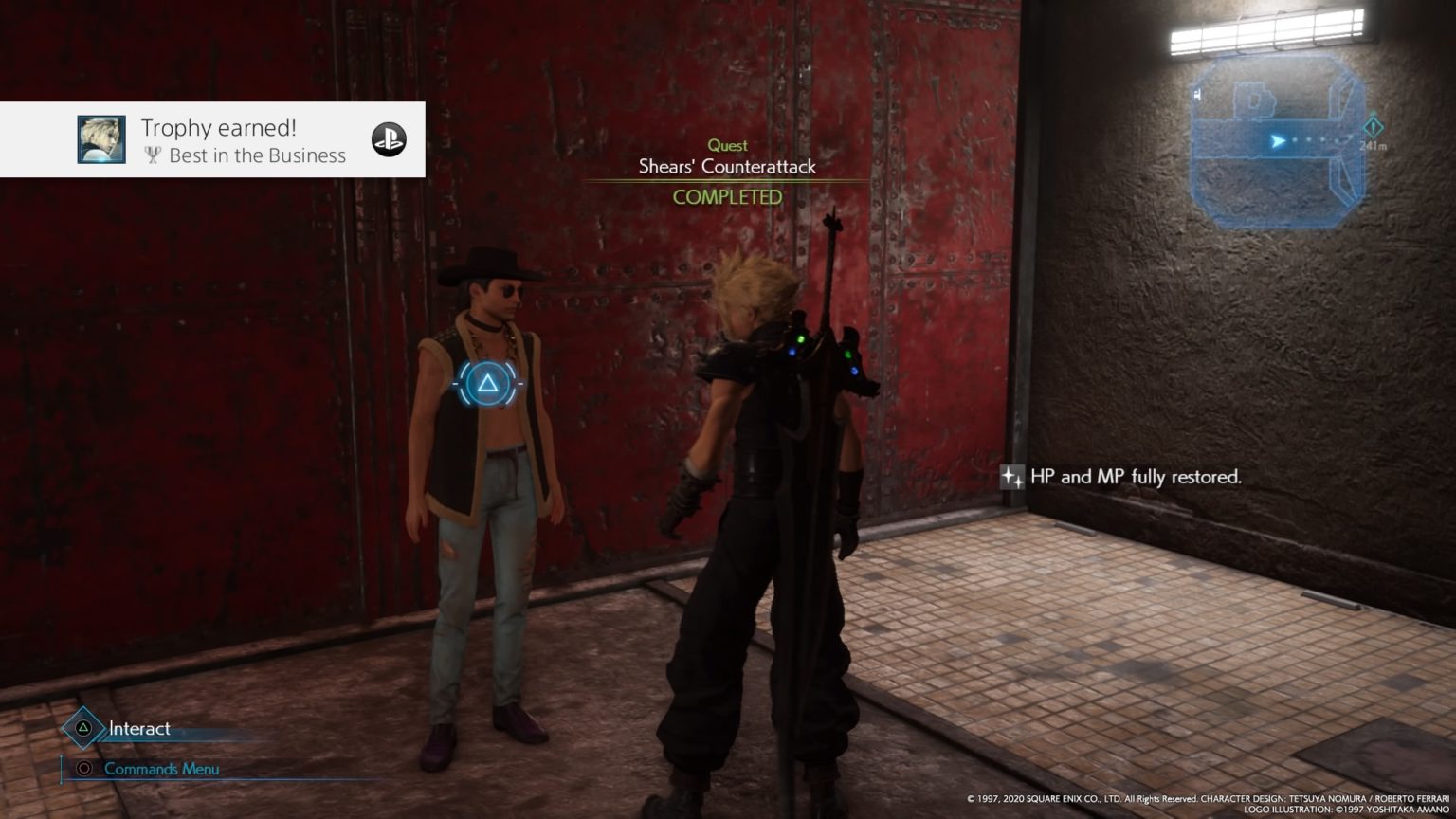The image size is (1456, 819).
Task: Click the green waypoint diamond on the minimap
Action: click(x=1374, y=127)
